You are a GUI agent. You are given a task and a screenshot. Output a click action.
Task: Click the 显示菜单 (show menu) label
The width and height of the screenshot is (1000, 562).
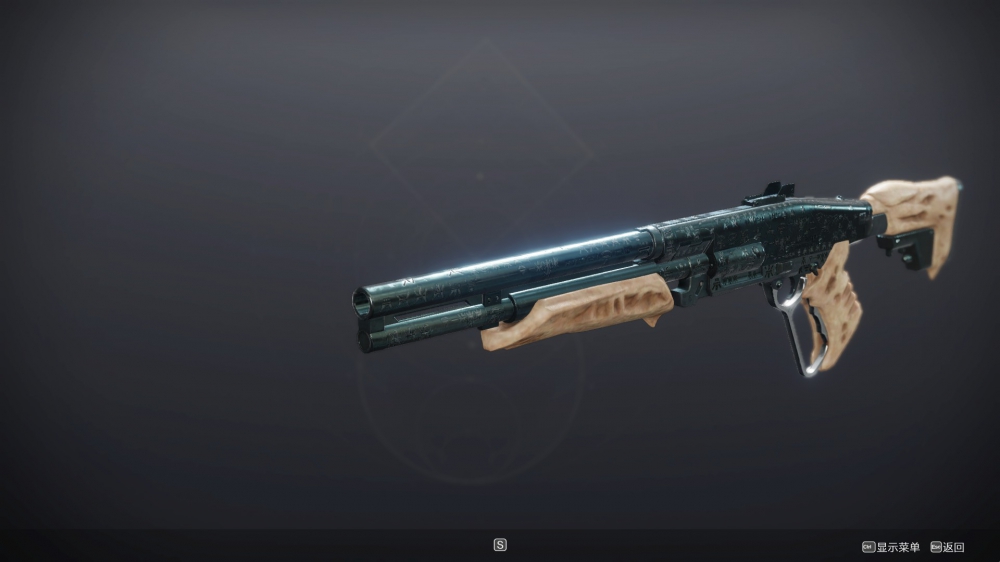[897, 547]
